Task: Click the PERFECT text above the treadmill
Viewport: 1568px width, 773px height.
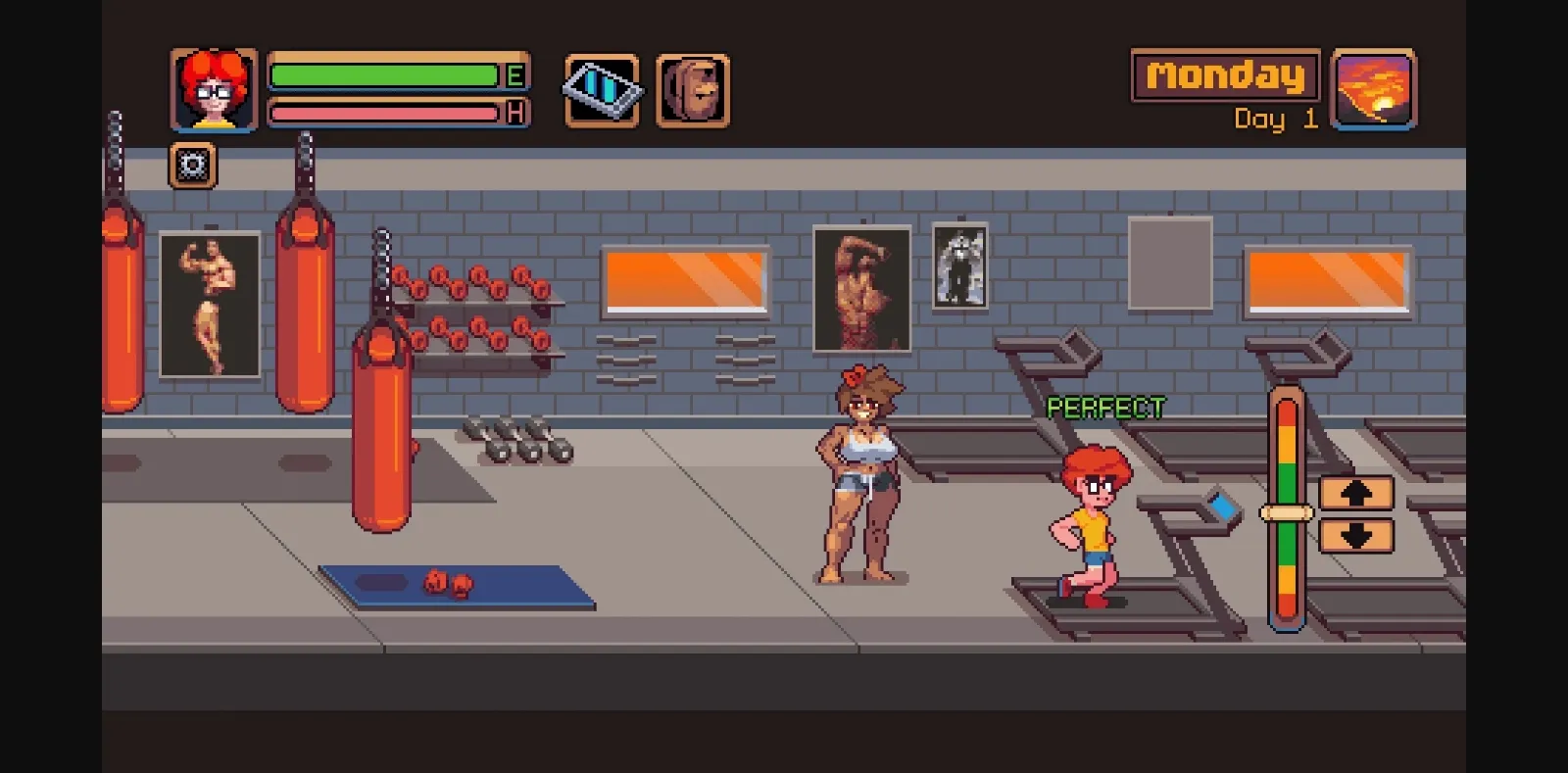Action: 1104,406
